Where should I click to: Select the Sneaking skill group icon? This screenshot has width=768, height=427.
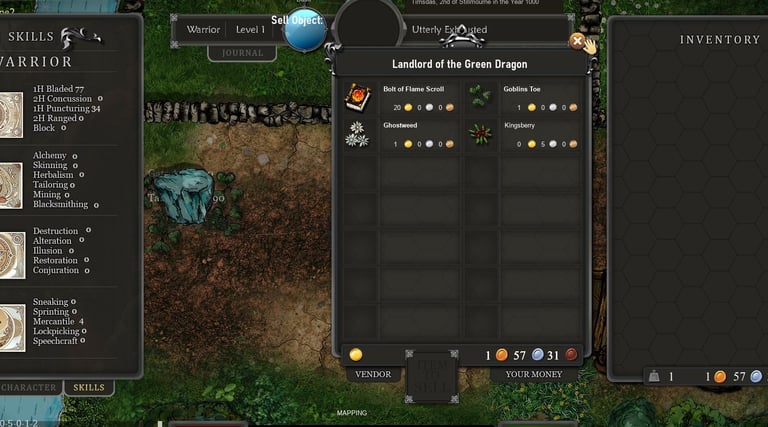(10, 326)
